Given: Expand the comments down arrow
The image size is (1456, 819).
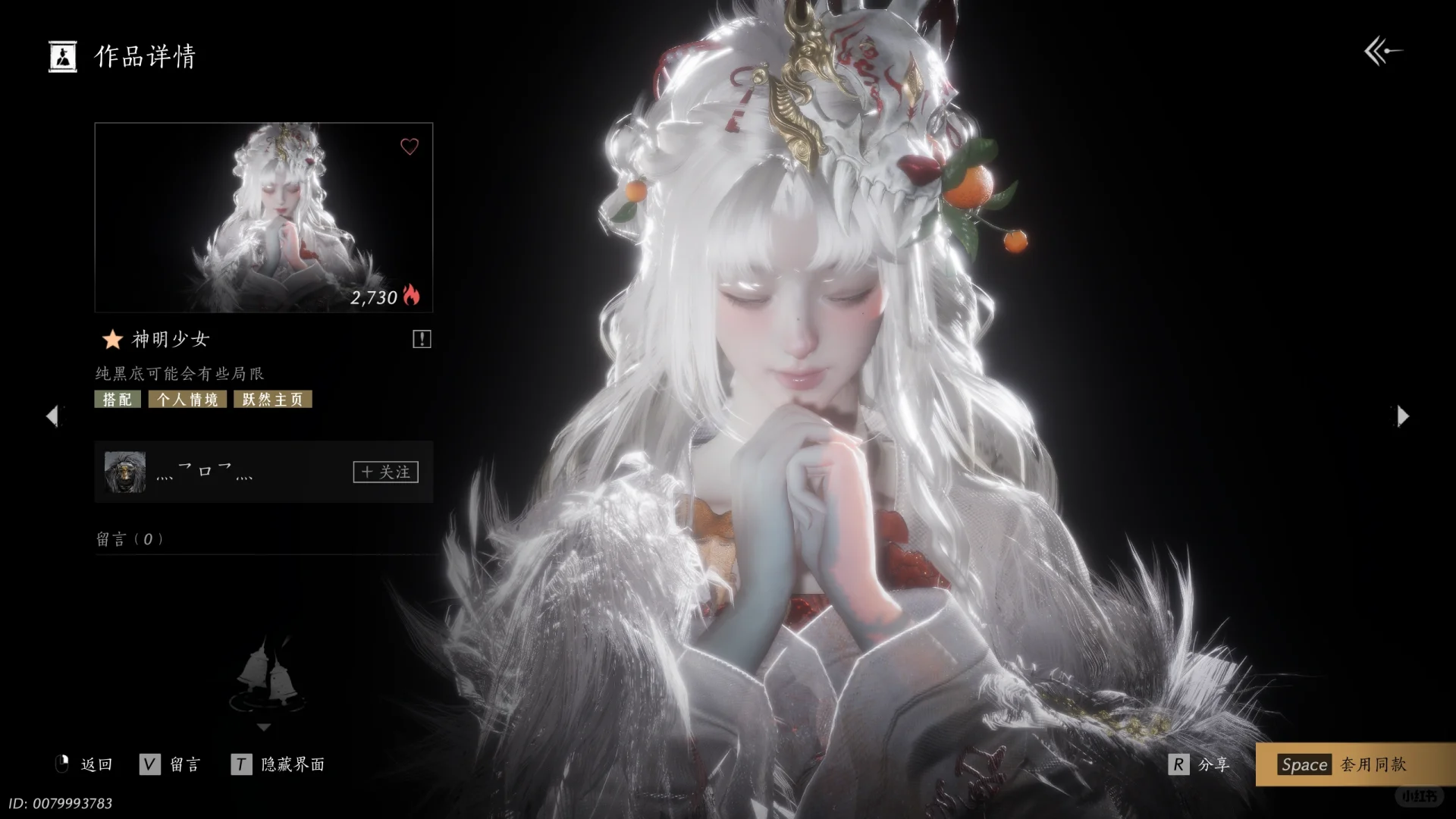Looking at the screenshot, I should pos(263,727).
